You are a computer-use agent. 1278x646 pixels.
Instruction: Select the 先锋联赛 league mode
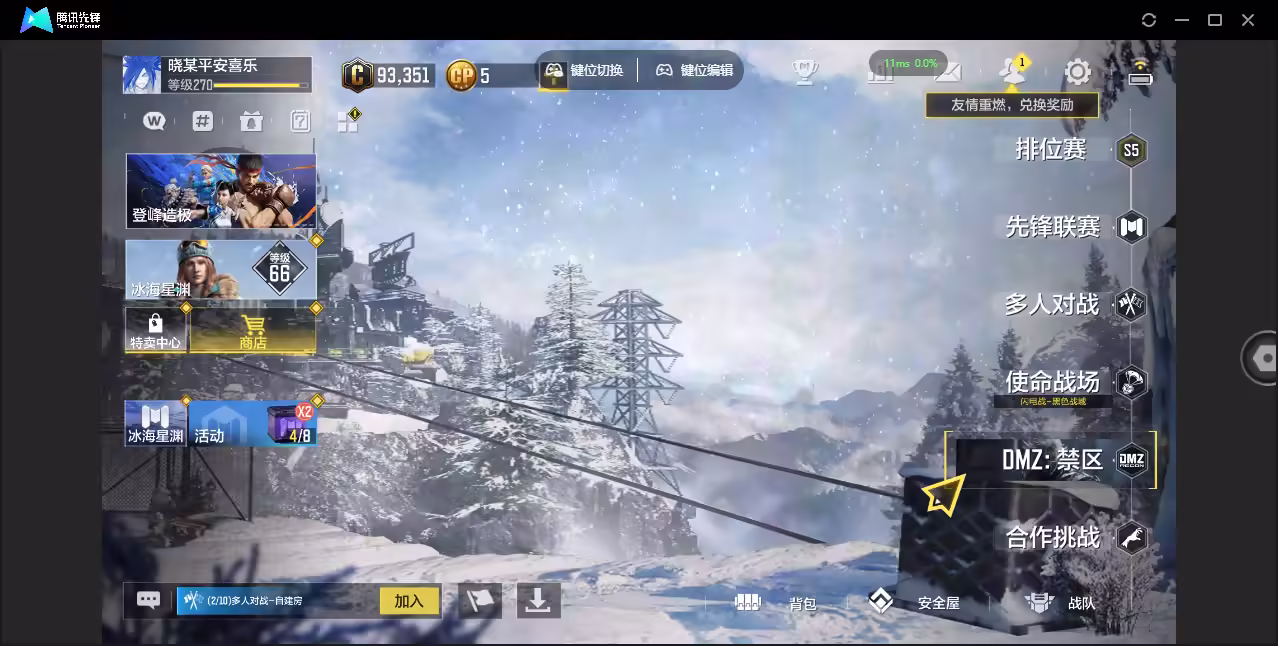1053,227
